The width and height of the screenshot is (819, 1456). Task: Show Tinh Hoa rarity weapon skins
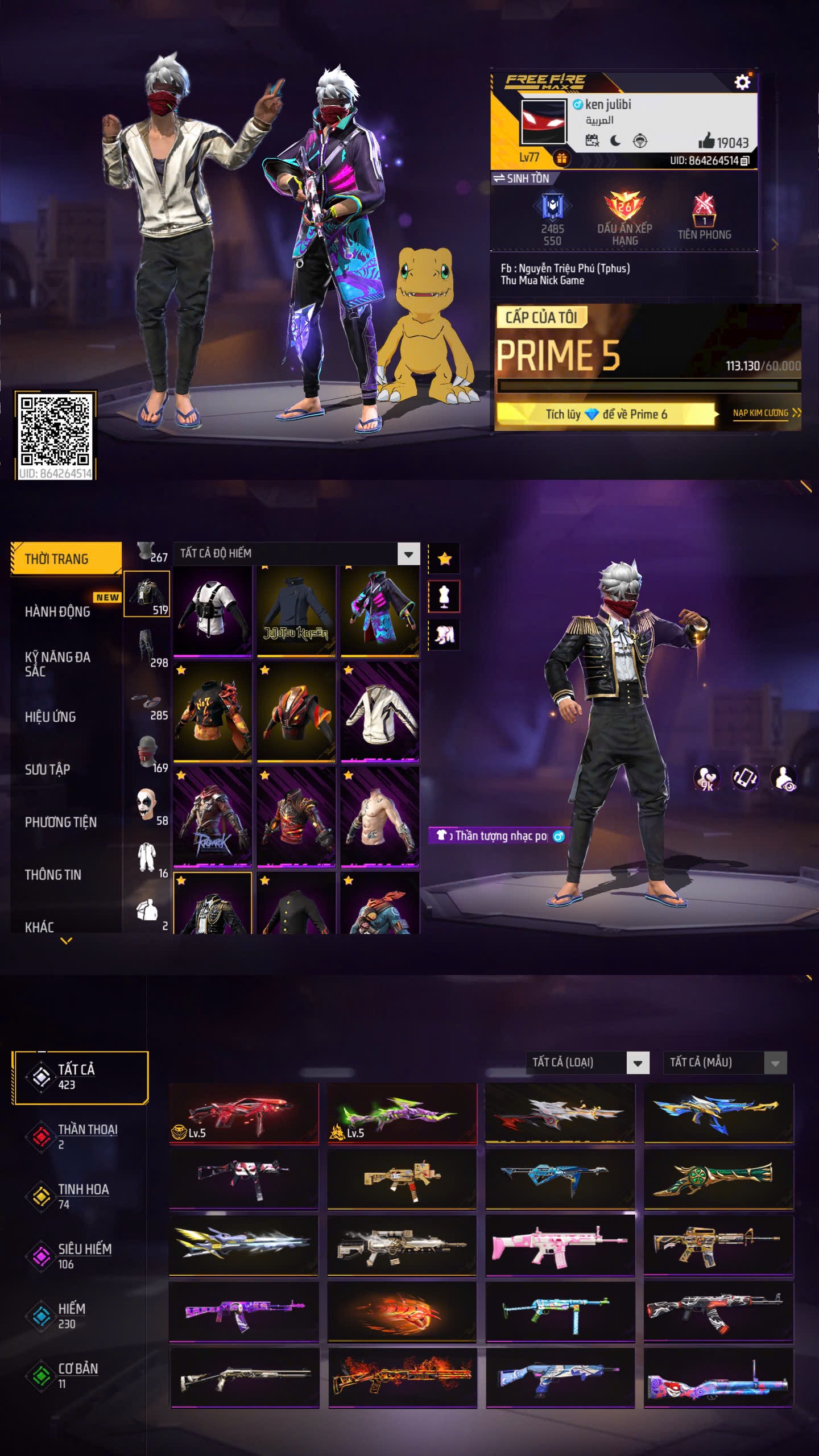tap(82, 1195)
